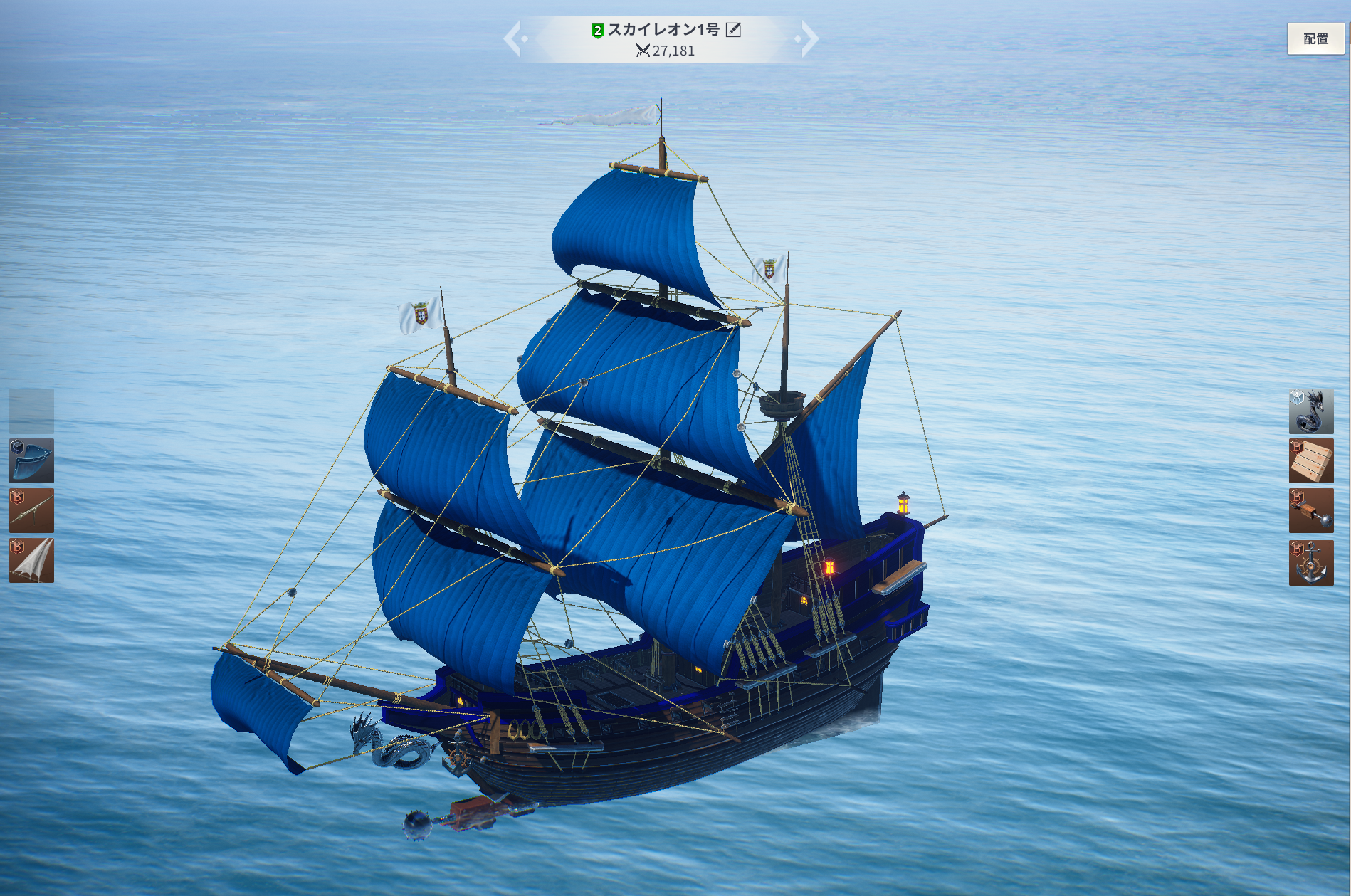Switch to the next ship with right arrow
The width and height of the screenshot is (1351, 896).
809,38
